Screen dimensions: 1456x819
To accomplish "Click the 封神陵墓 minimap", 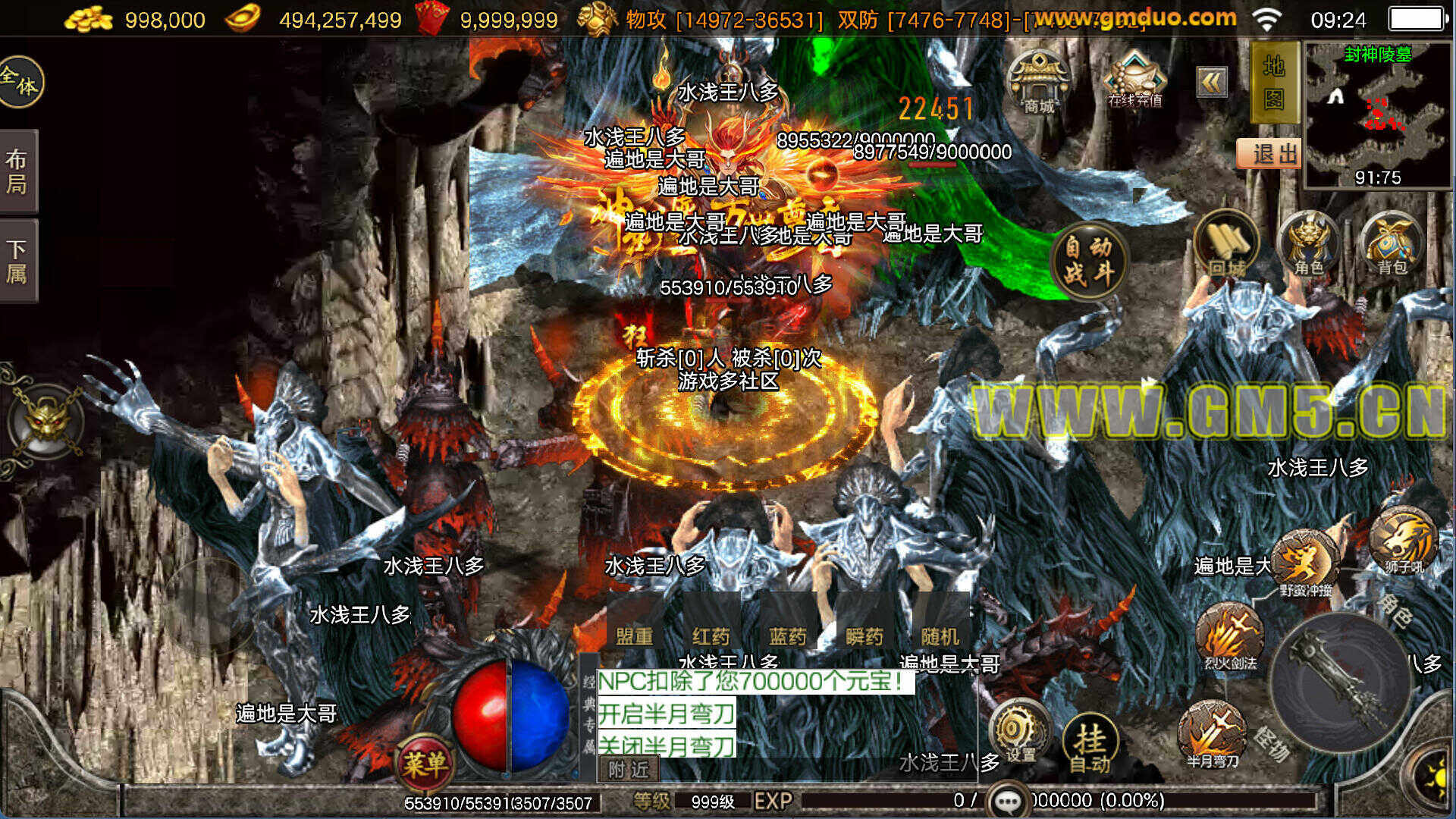I will pos(1376,114).
